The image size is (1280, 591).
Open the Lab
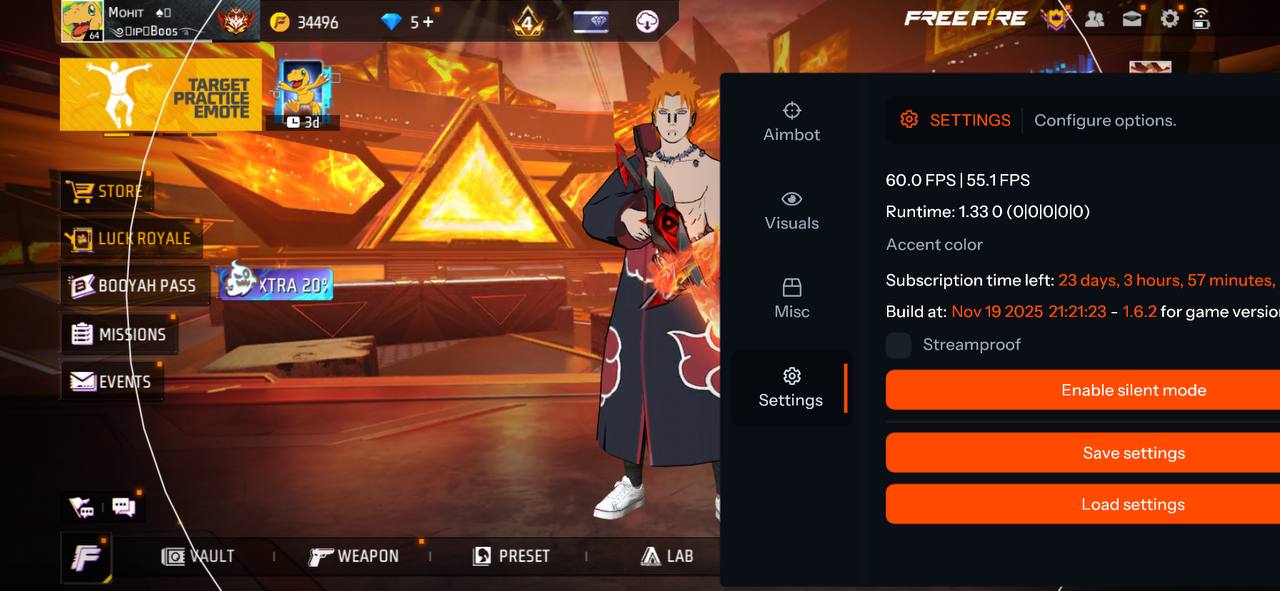(667, 556)
